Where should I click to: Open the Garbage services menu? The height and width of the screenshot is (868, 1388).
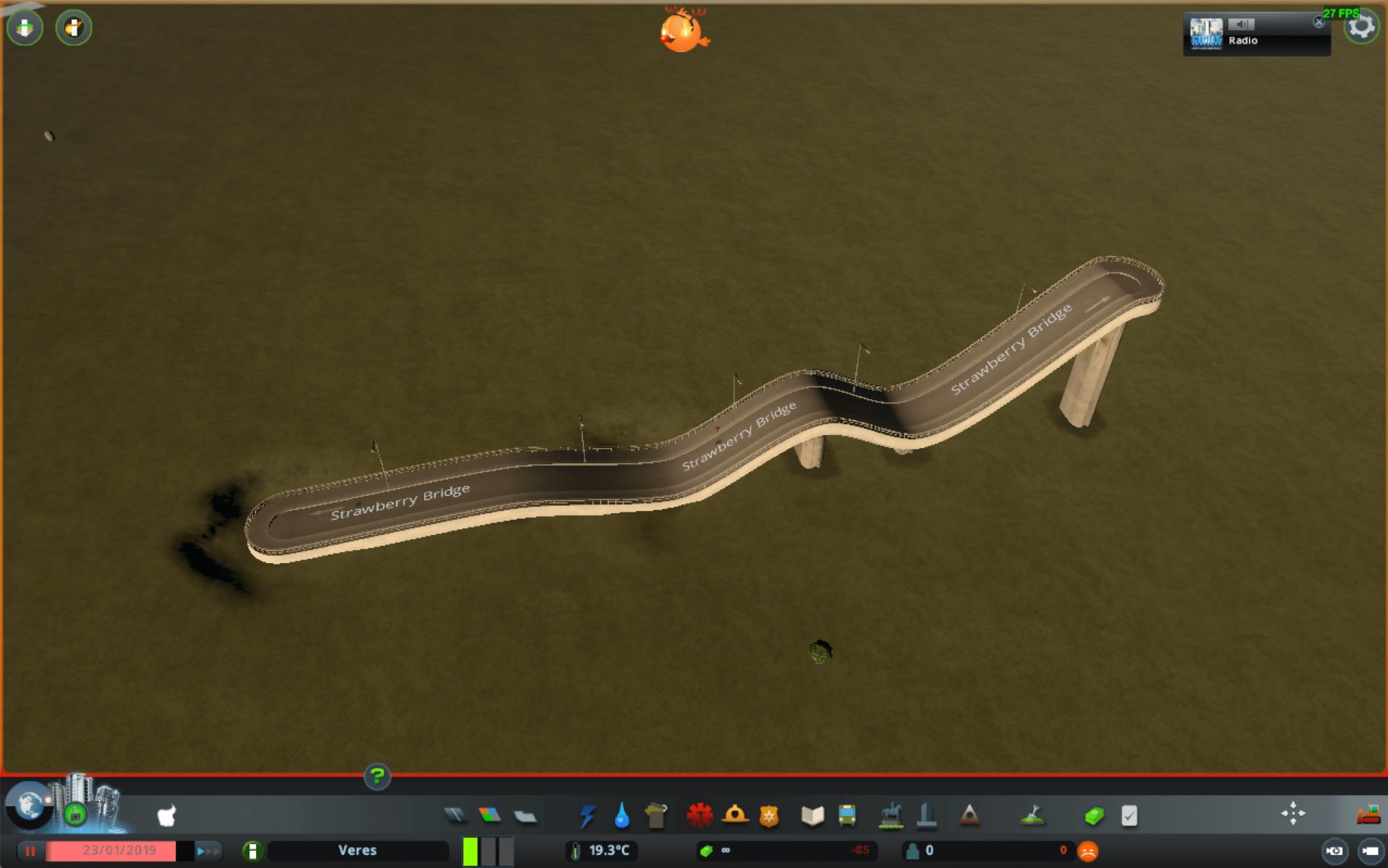pos(655,815)
